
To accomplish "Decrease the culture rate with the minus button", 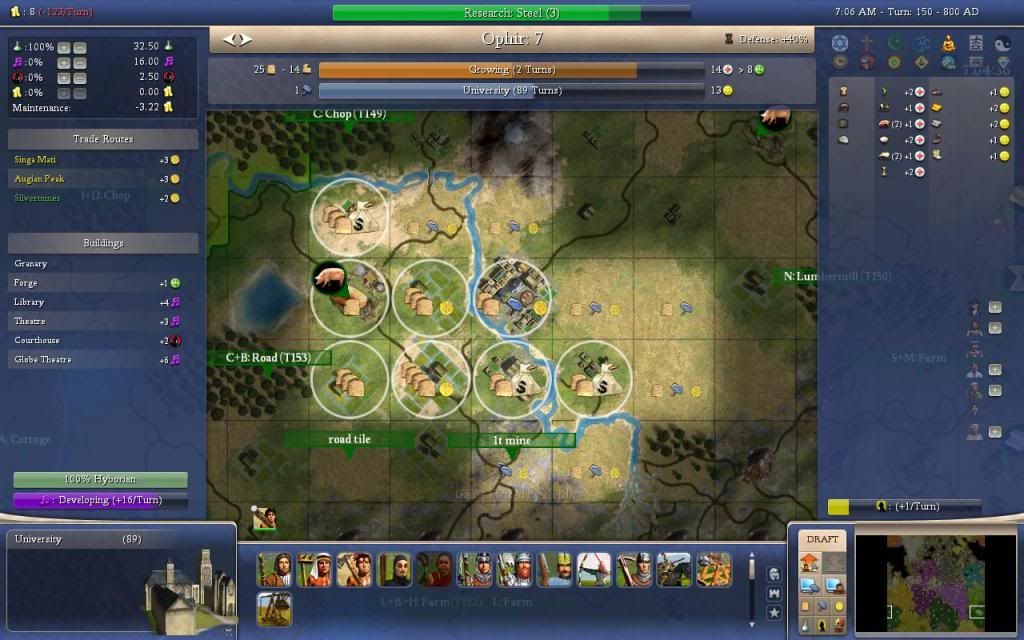I will [x=80, y=62].
